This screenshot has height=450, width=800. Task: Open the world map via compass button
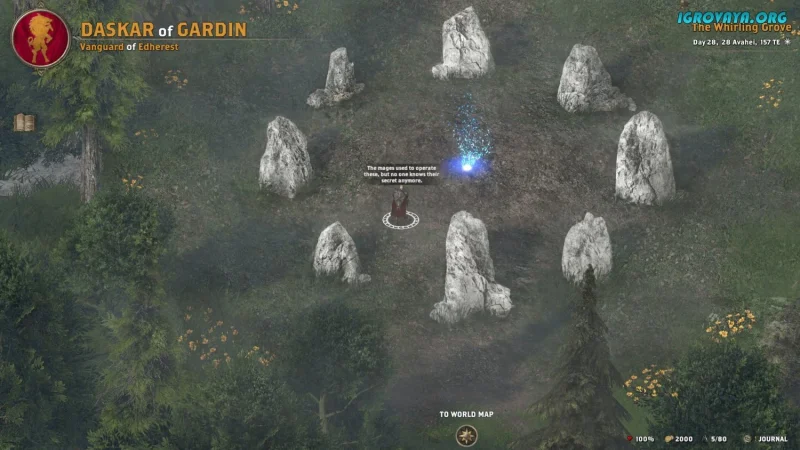(x=466, y=435)
